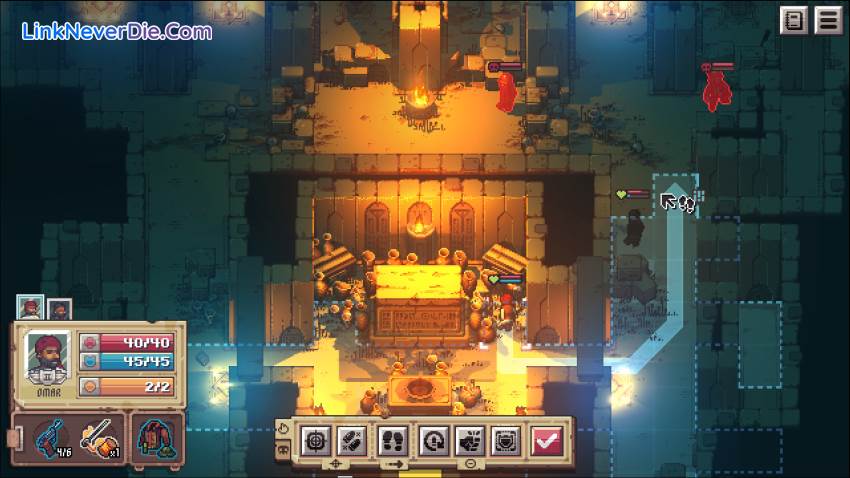Switch to the second party member portrait

(59, 309)
